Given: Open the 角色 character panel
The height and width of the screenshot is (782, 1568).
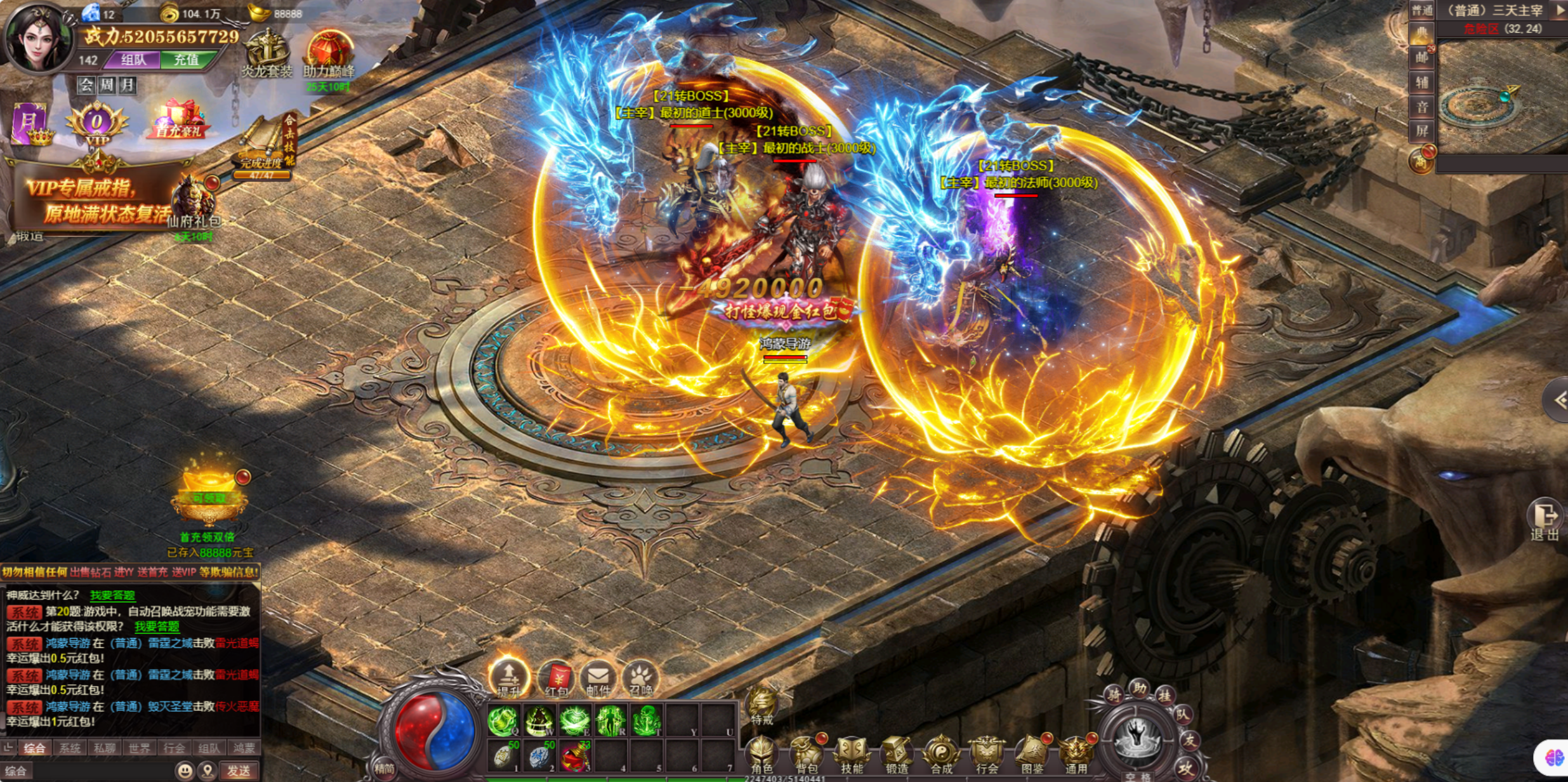Looking at the screenshot, I should pos(761,755).
